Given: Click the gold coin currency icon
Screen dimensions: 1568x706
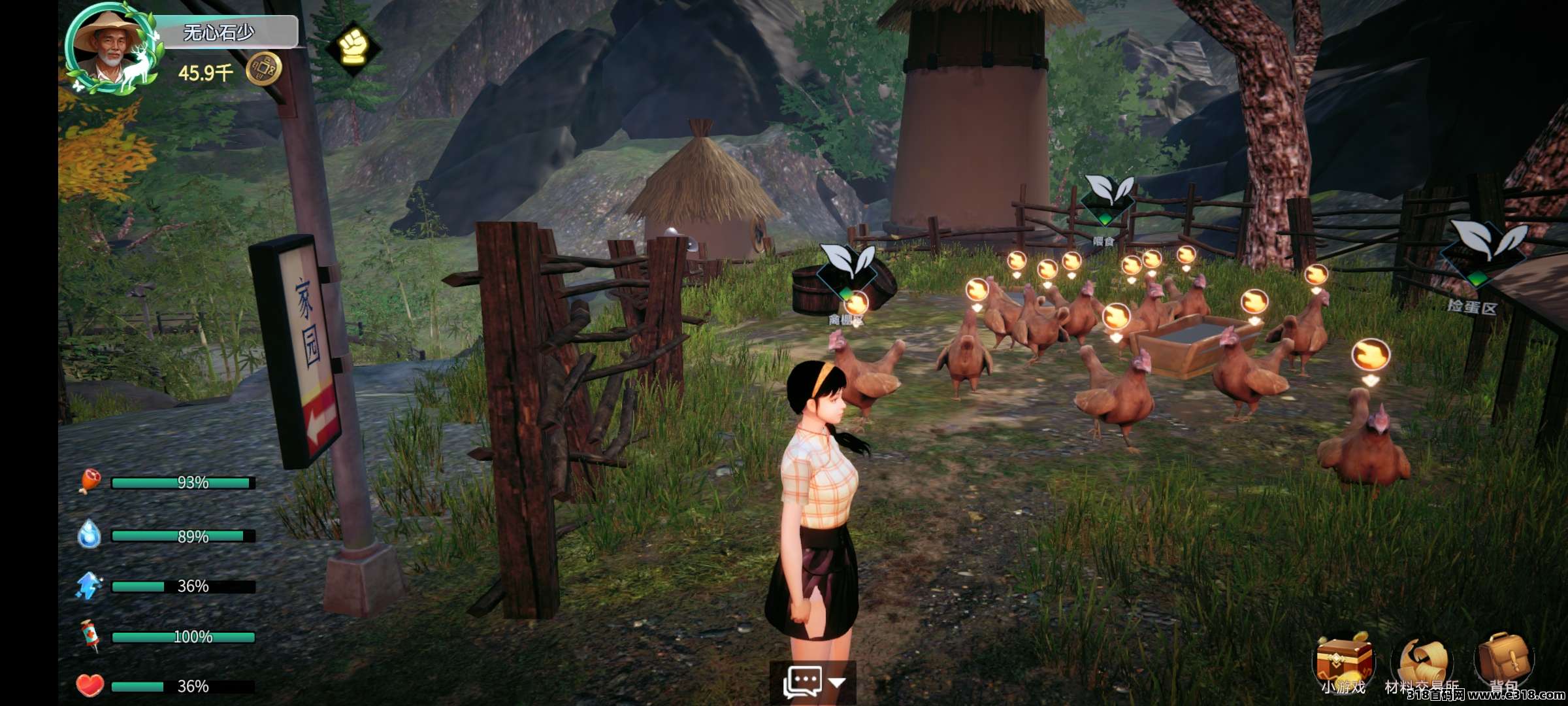Looking at the screenshot, I should coord(263,69).
